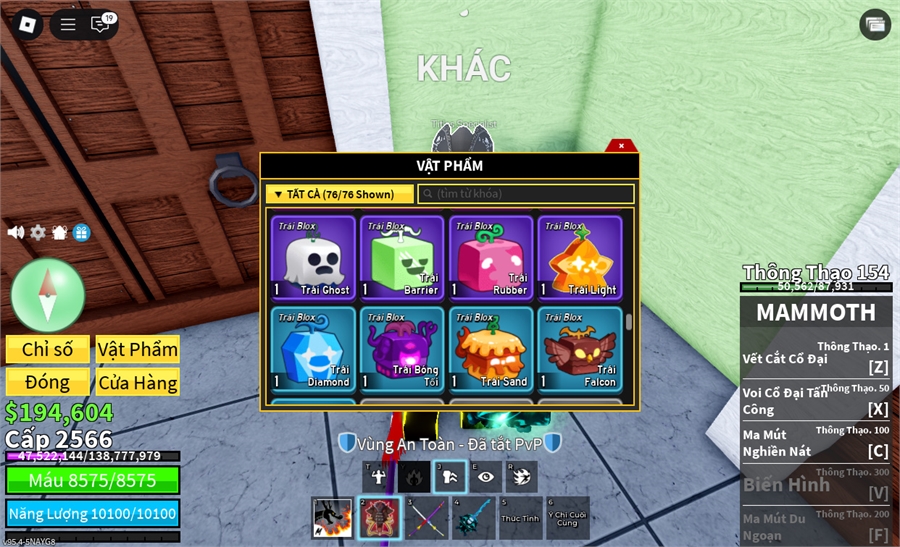Viewport: 900px width, 547px height.
Task: Click the Vật Phẩm button
Action: point(138,349)
